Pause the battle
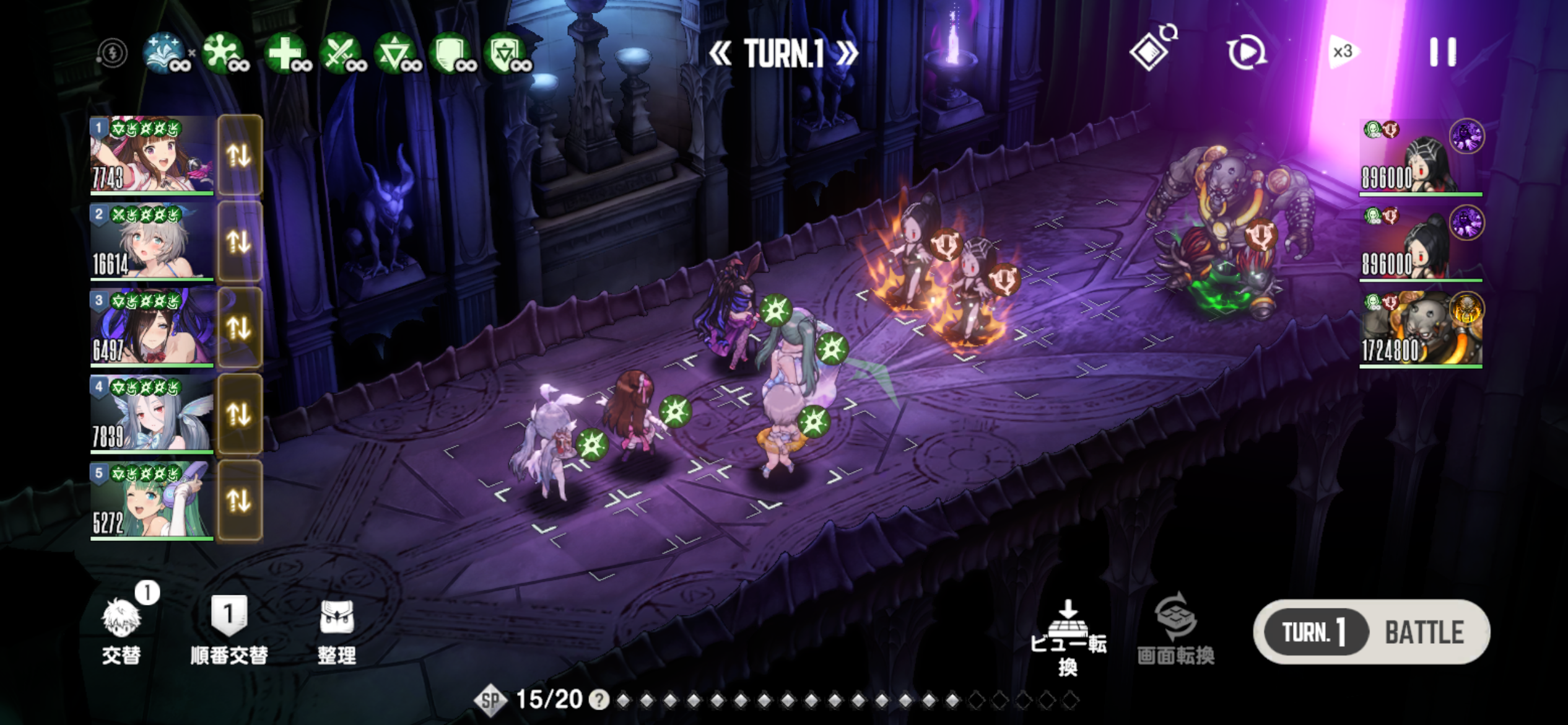The height and width of the screenshot is (725, 1568). pyautogui.click(x=1442, y=52)
